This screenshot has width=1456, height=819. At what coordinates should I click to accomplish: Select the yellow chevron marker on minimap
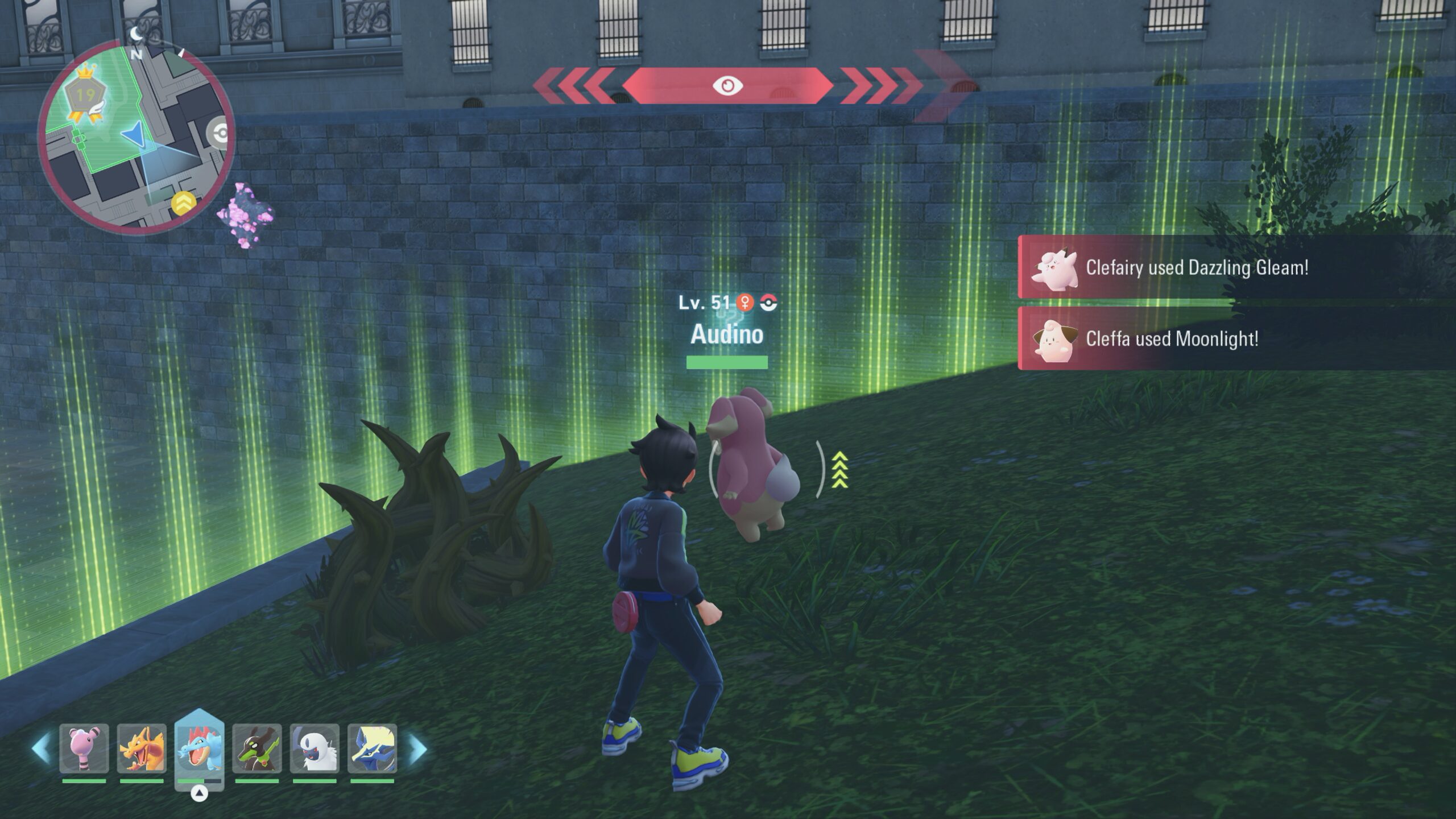tap(183, 203)
